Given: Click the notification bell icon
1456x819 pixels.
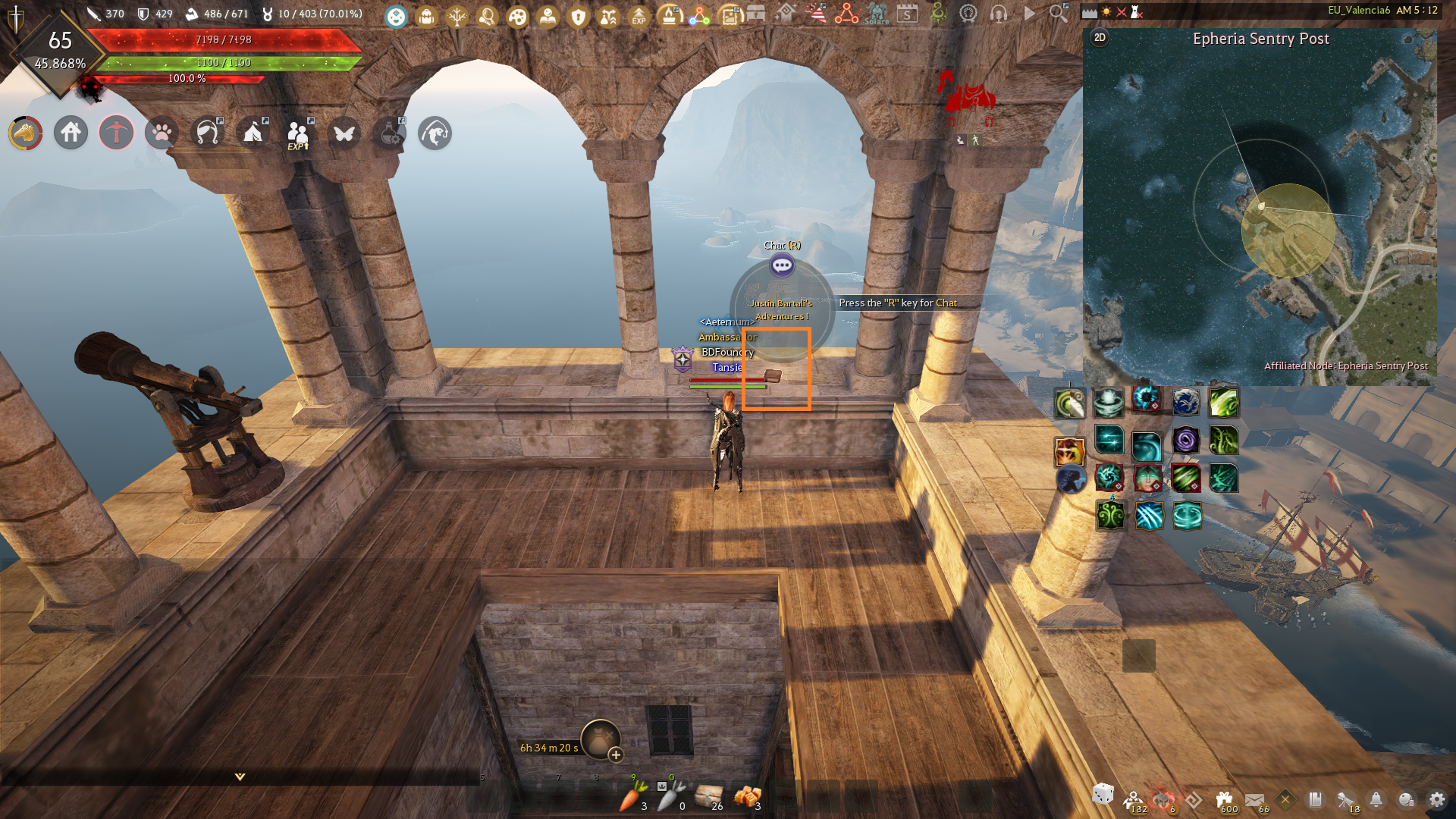Looking at the screenshot, I should 1376,799.
